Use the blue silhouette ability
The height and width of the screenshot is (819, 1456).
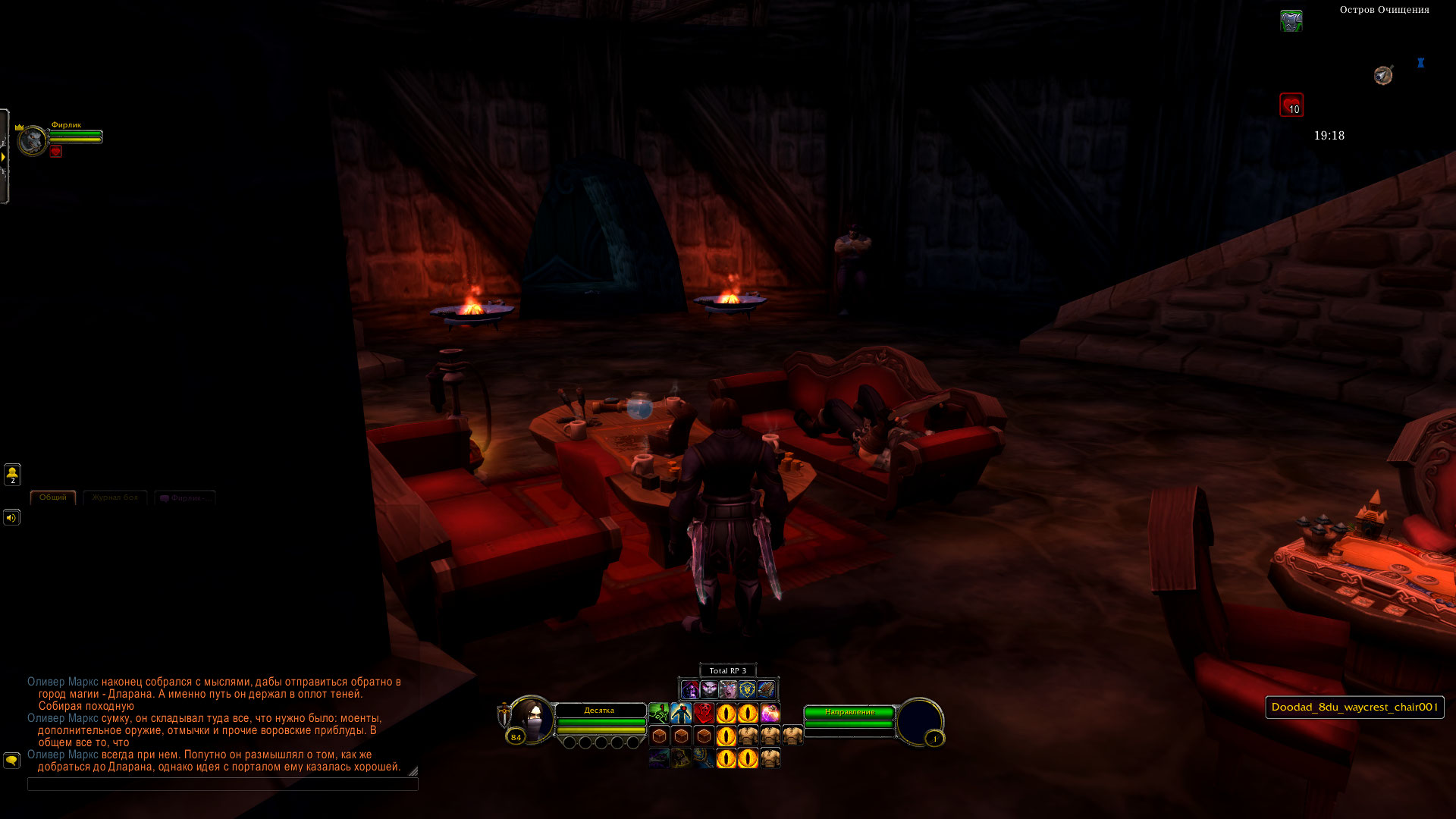click(x=681, y=714)
